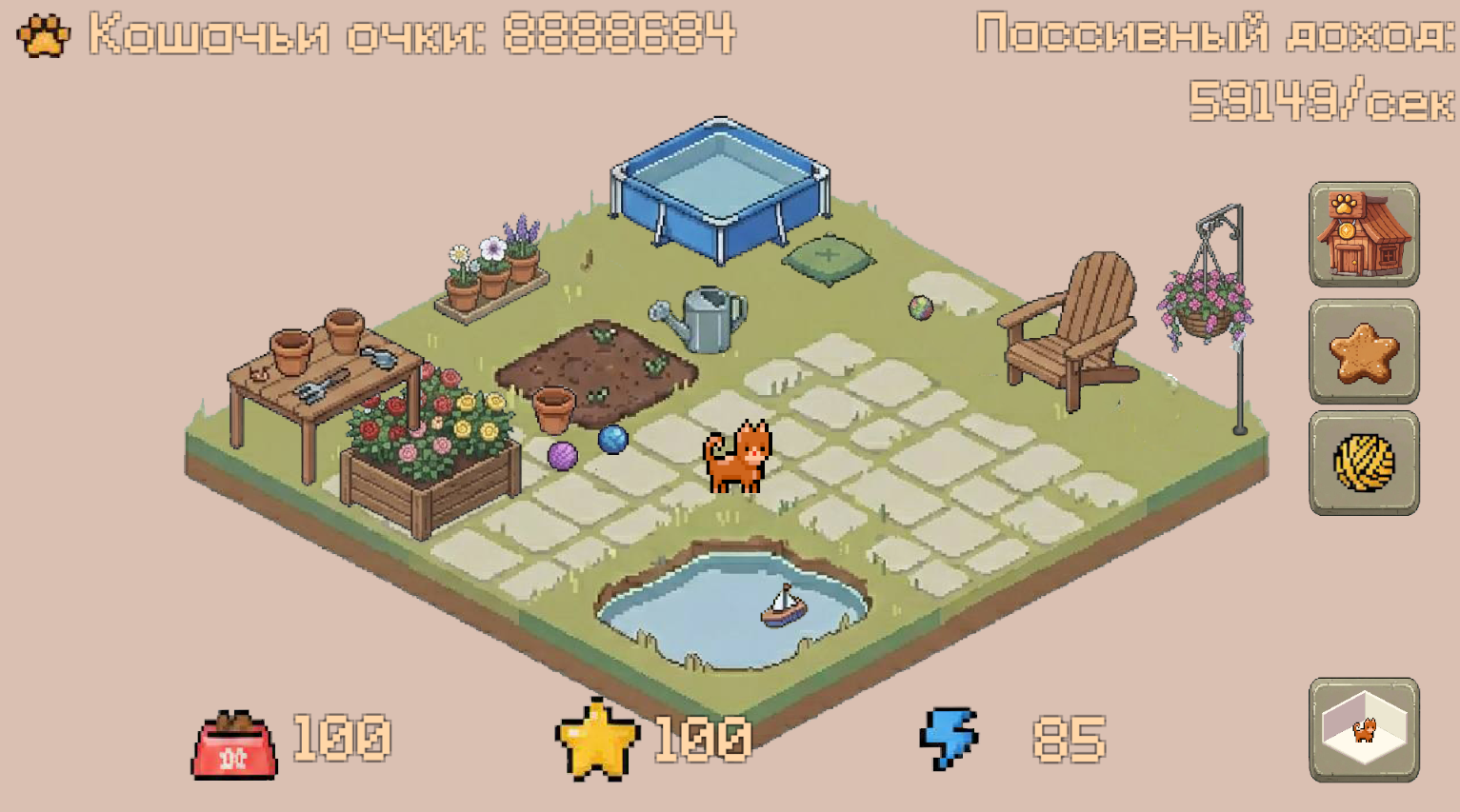
Task: Pet the orange cat in the garden
Action: pos(738,457)
